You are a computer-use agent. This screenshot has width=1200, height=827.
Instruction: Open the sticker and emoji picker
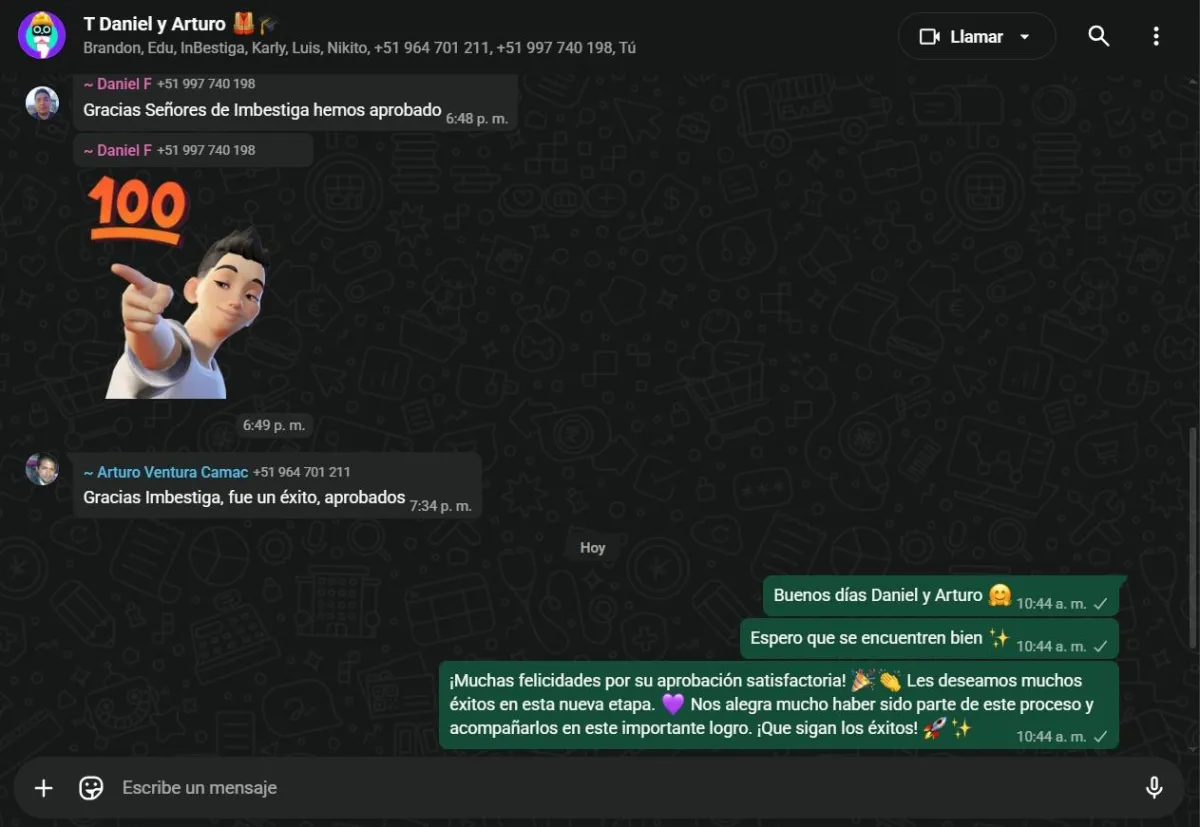pos(91,788)
